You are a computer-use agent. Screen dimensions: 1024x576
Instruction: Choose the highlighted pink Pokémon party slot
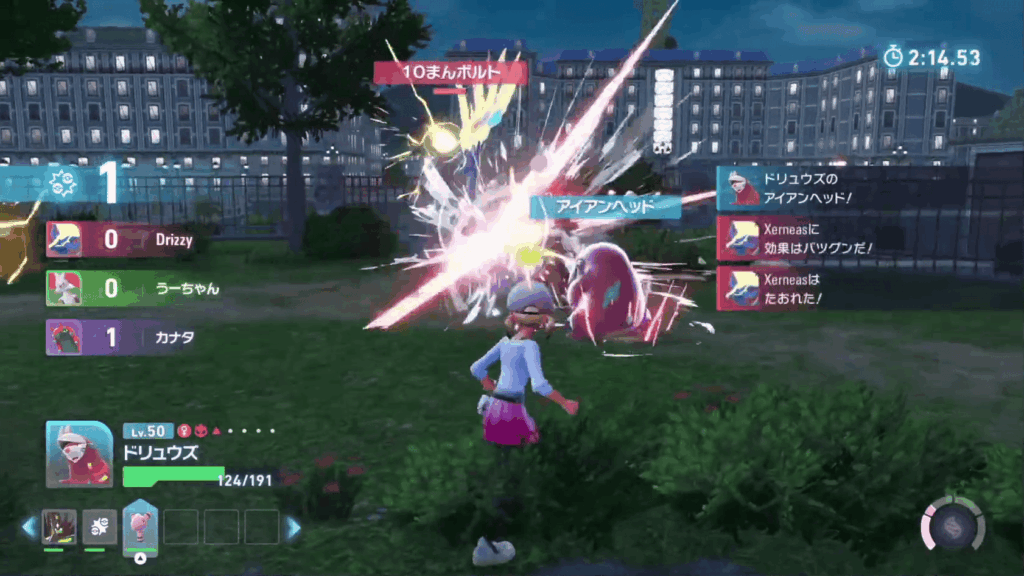point(140,527)
